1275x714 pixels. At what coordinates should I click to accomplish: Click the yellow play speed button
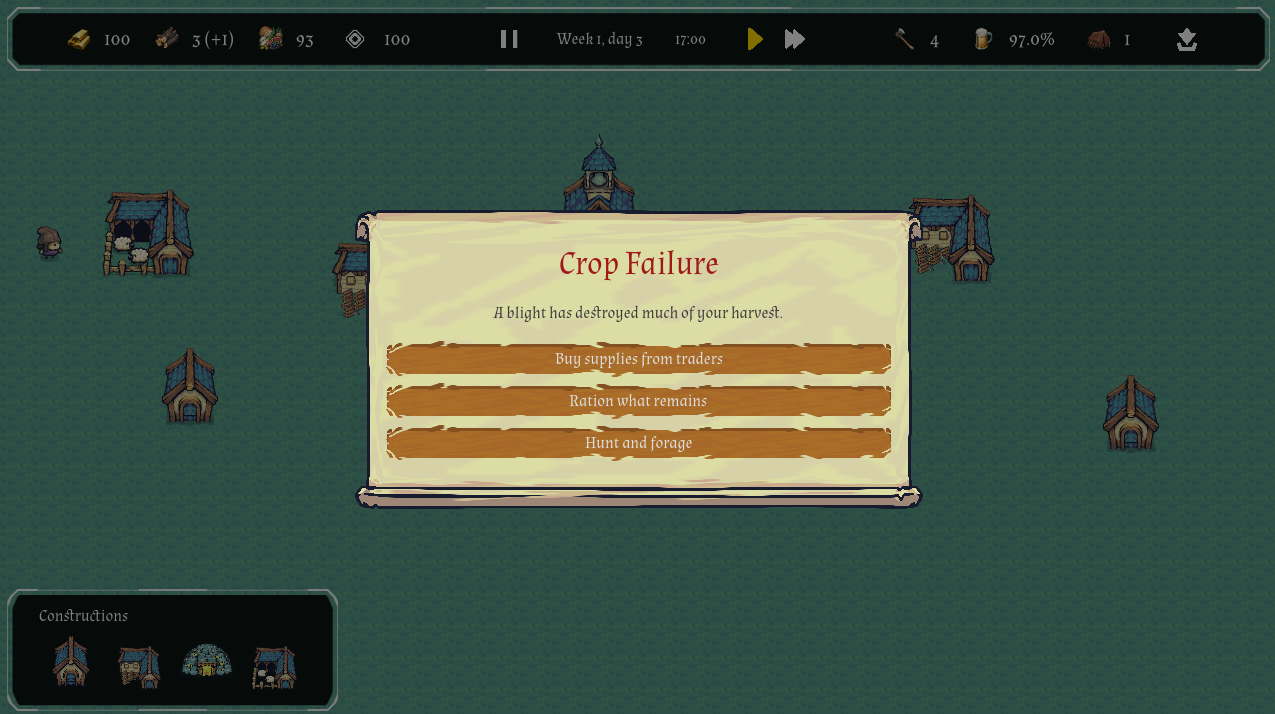click(x=755, y=39)
